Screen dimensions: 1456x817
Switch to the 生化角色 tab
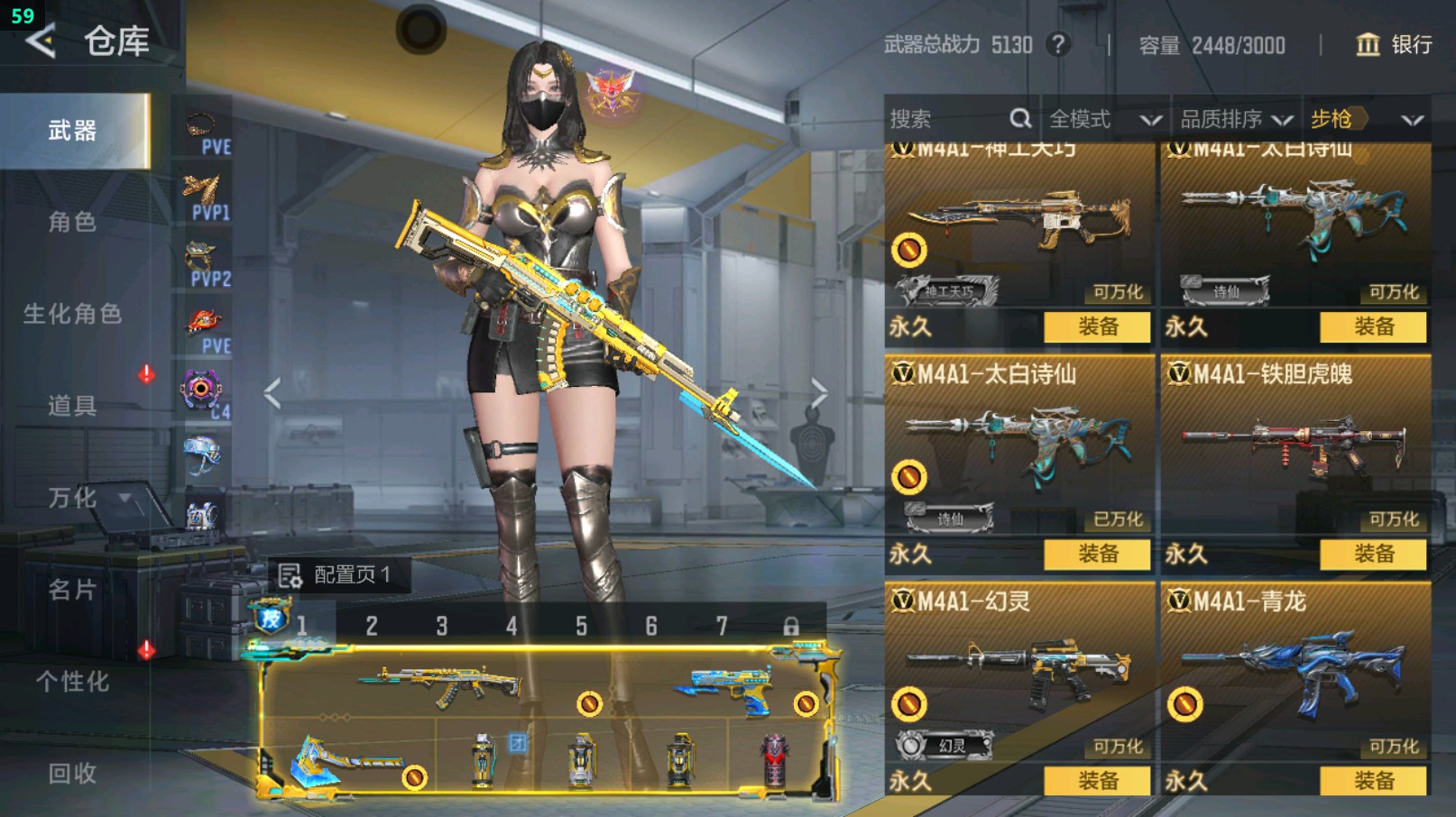click(73, 314)
